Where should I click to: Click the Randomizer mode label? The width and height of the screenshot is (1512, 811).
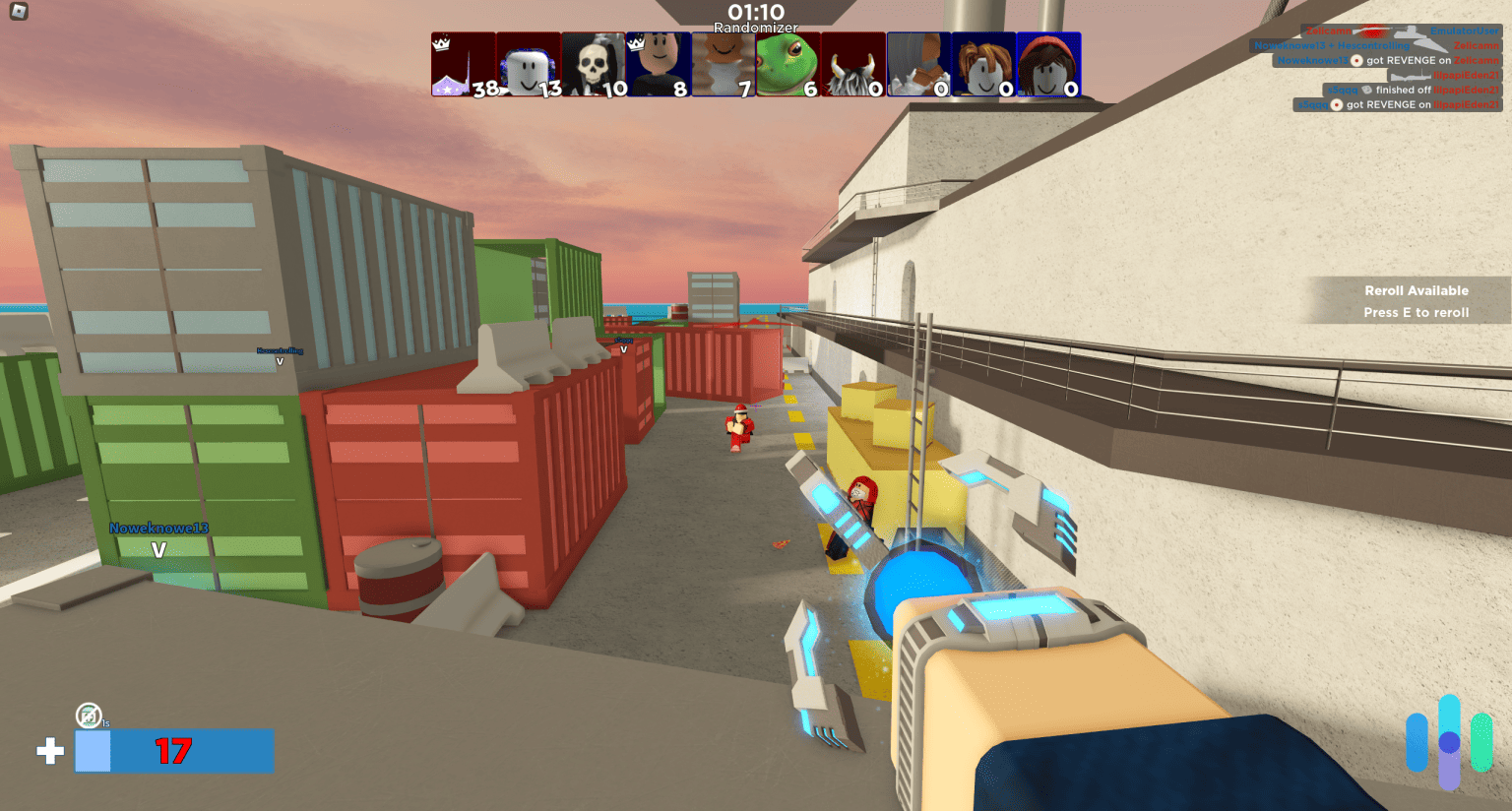(x=756, y=29)
